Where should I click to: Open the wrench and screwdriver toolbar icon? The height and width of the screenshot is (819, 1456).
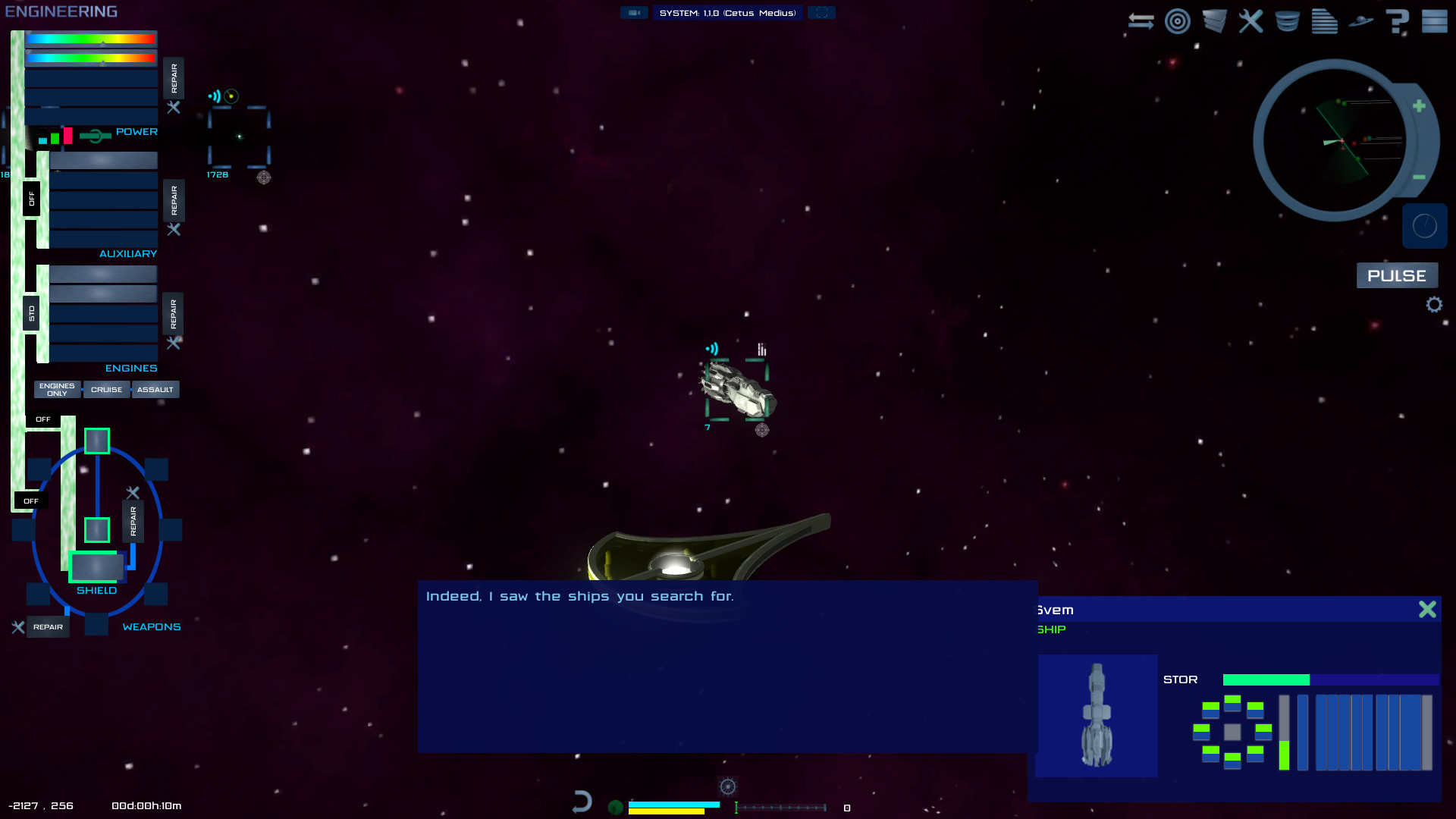coord(1251,21)
